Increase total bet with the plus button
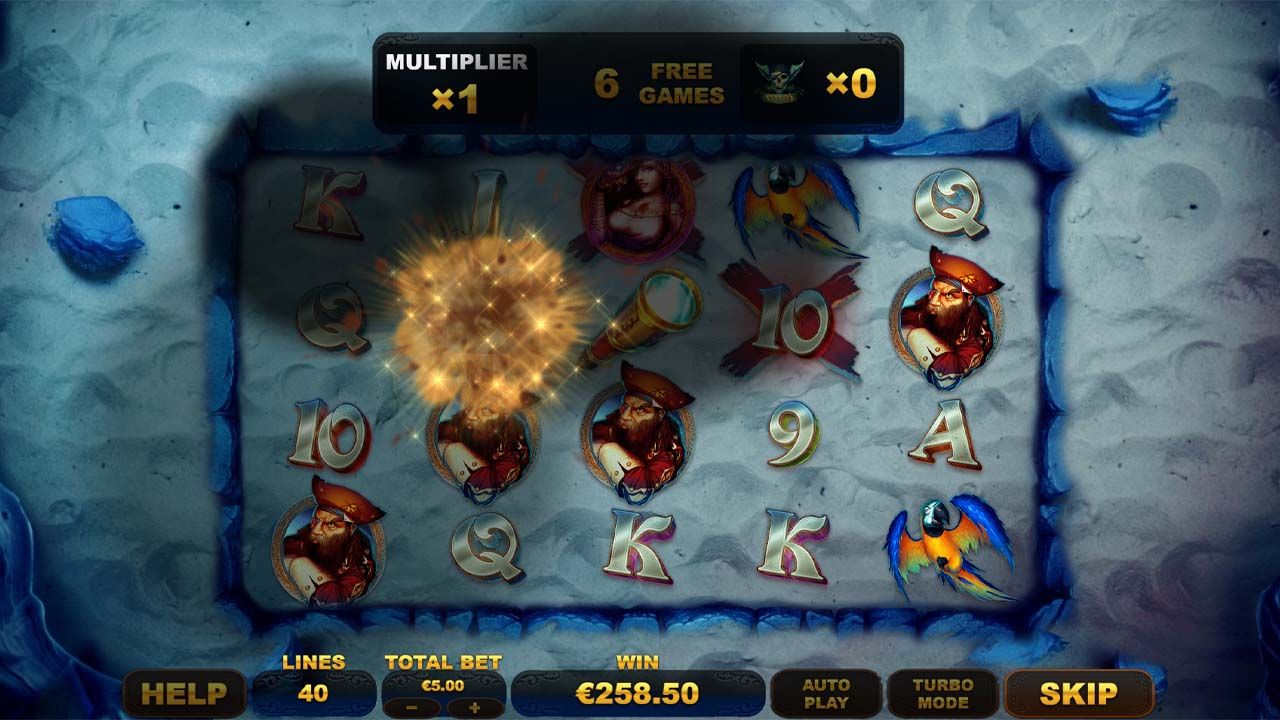The width and height of the screenshot is (1280, 720). [473, 707]
